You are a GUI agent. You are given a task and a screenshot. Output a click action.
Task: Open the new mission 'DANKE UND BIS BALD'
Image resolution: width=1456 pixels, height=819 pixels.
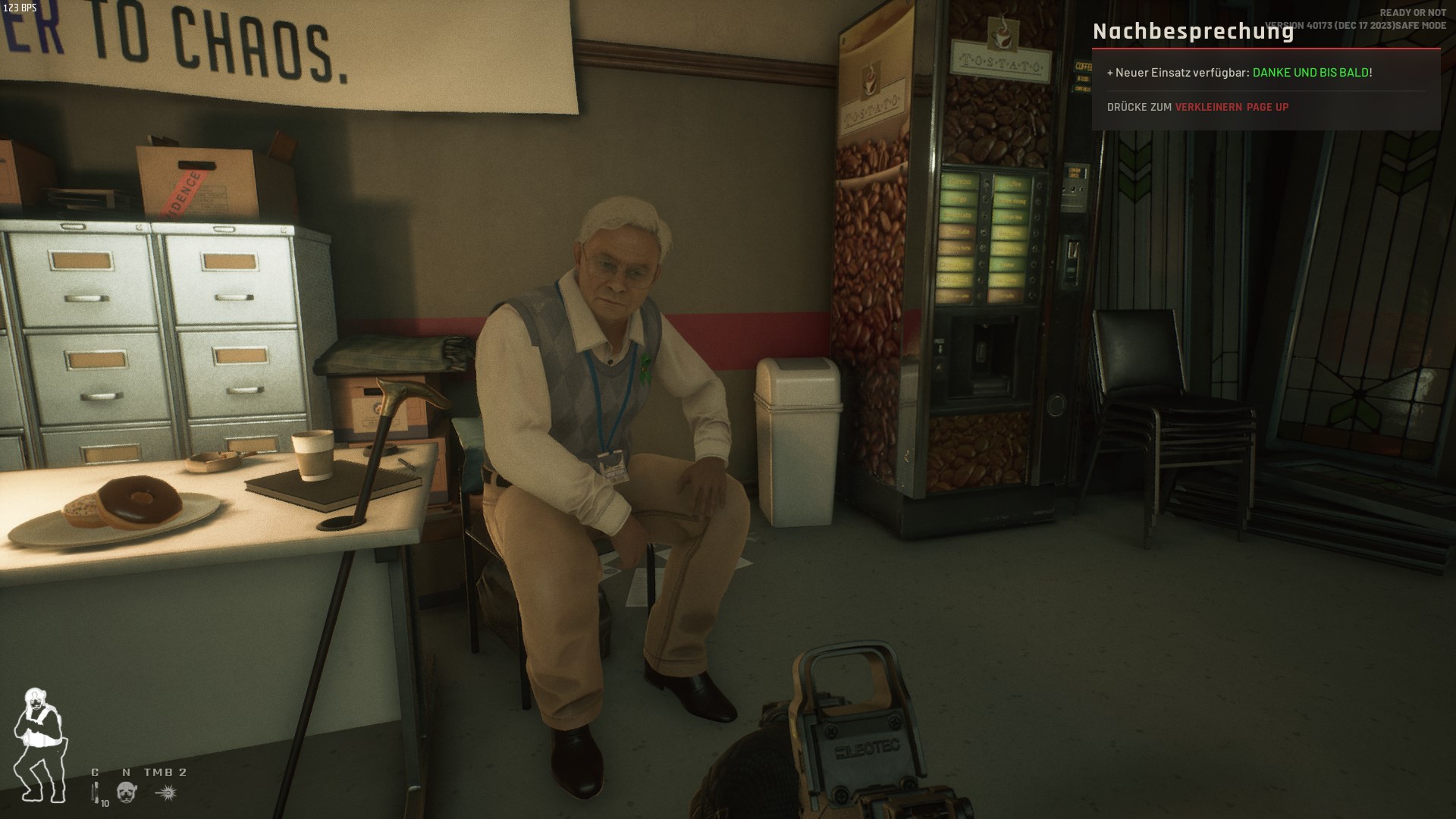[1310, 73]
